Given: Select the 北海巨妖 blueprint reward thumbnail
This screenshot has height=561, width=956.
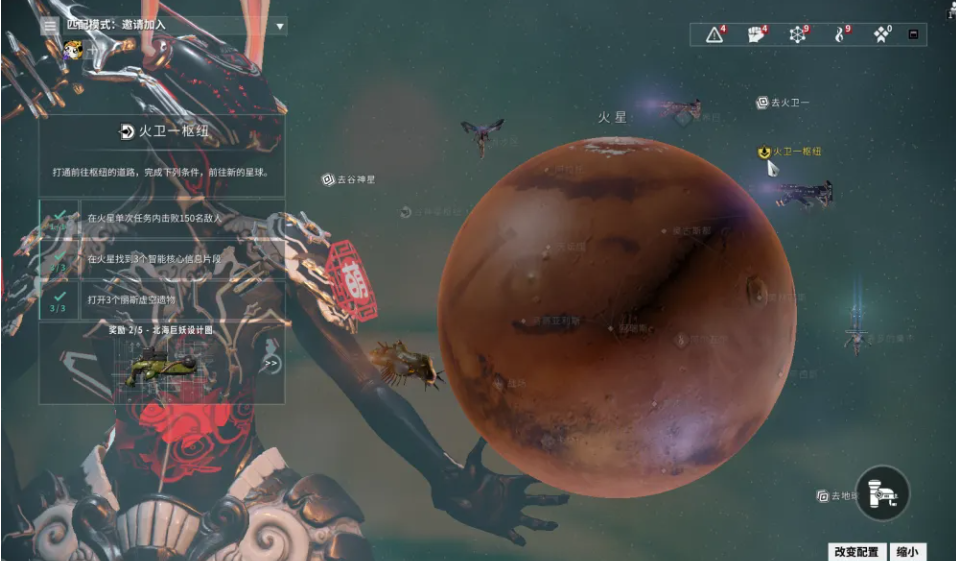Looking at the screenshot, I should (162, 367).
